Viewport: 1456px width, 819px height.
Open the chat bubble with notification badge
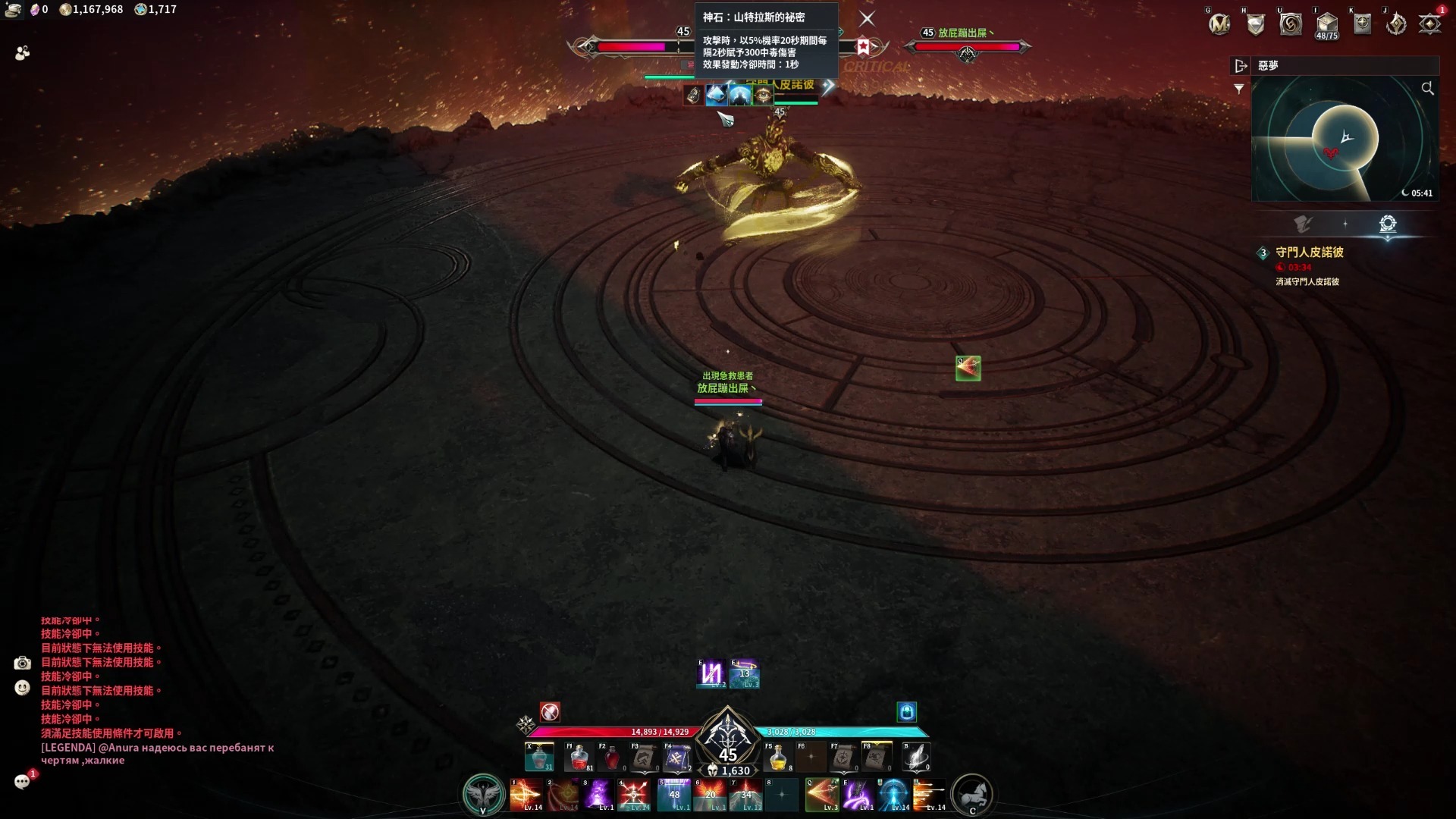pyautogui.click(x=23, y=782)
